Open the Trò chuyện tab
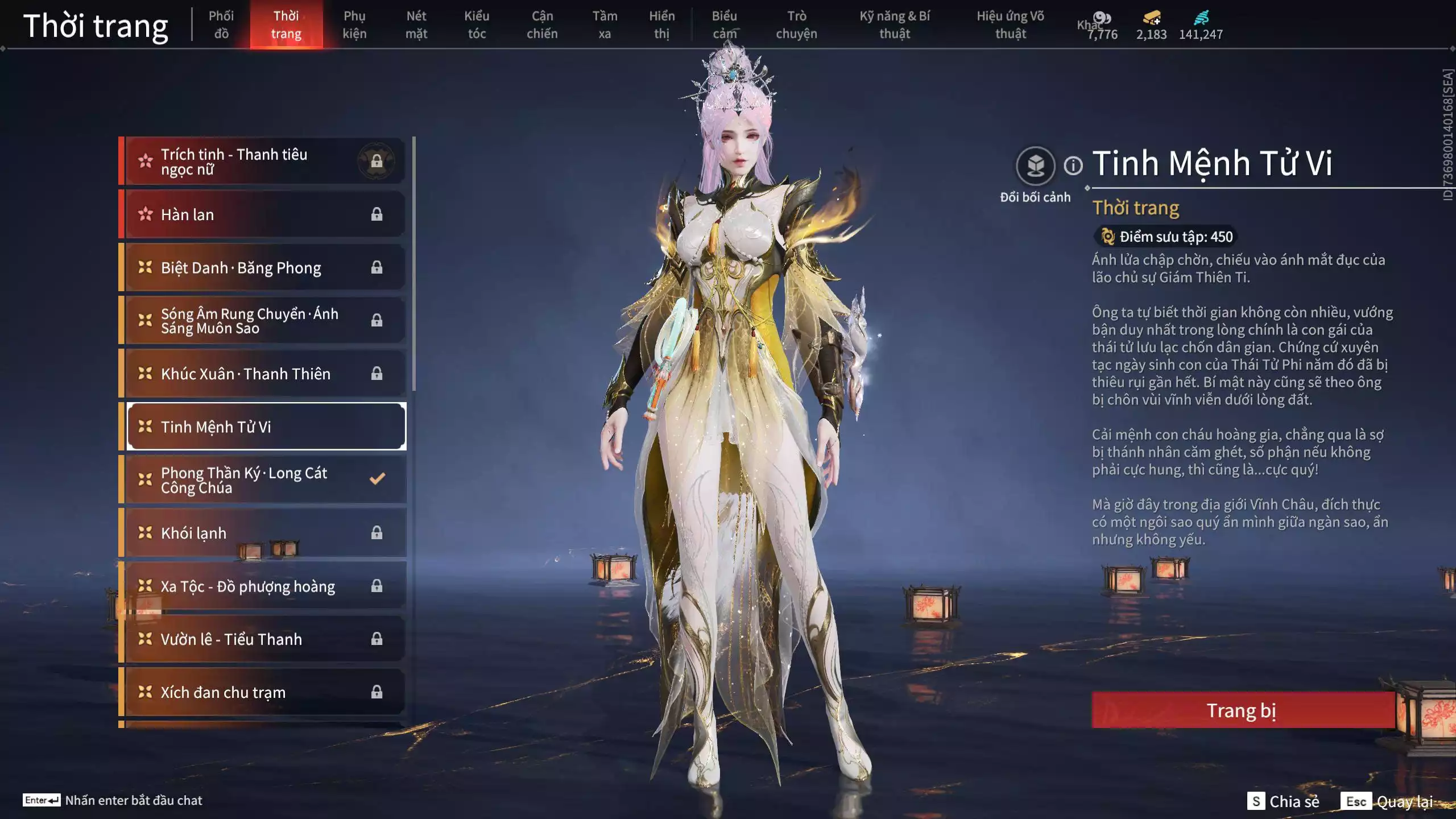1456x819 pixels. click(x=796, y=25)
